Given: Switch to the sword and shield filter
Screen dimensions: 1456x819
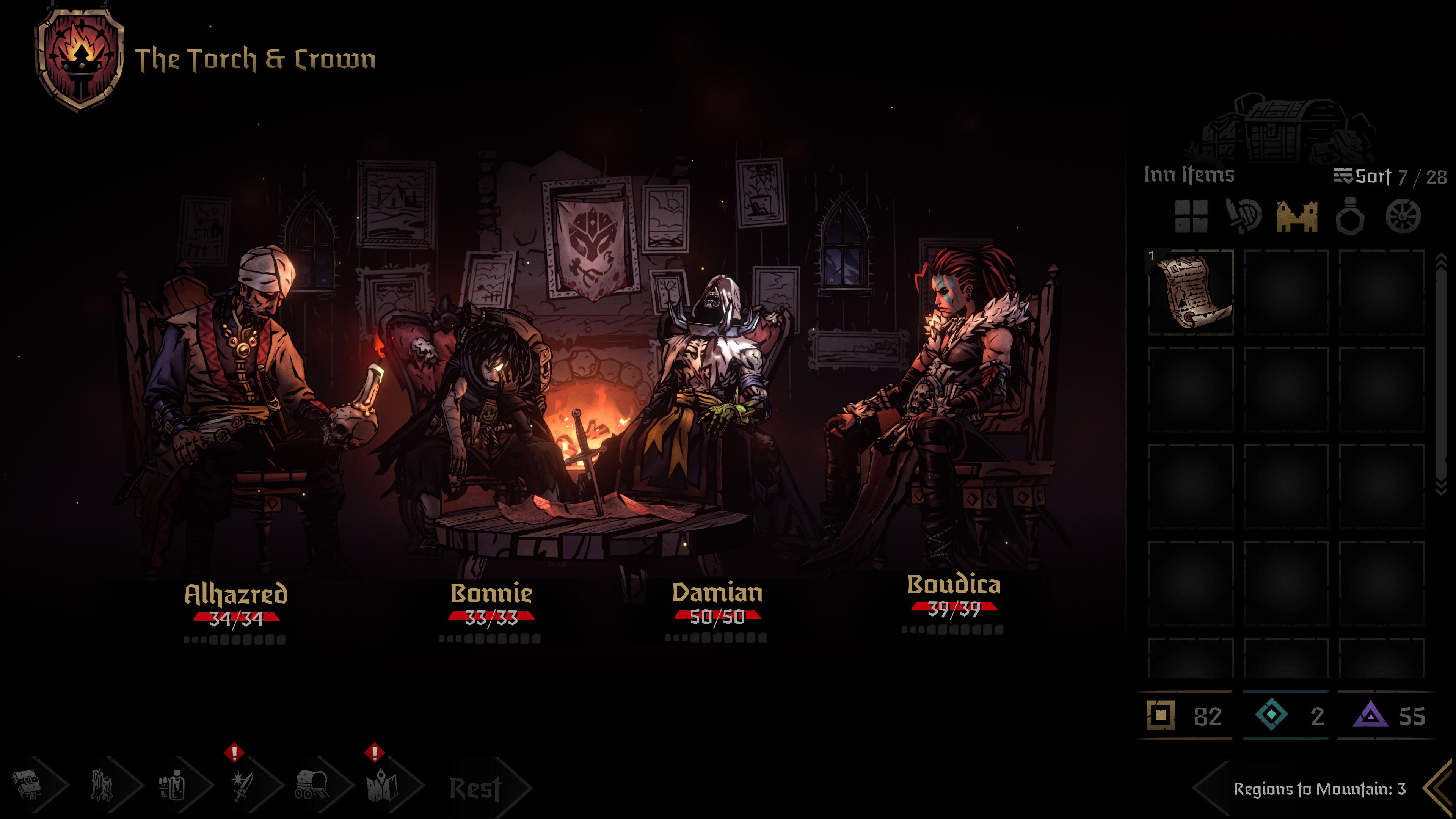Looking at the screenshot, I should click(1244, 216).
